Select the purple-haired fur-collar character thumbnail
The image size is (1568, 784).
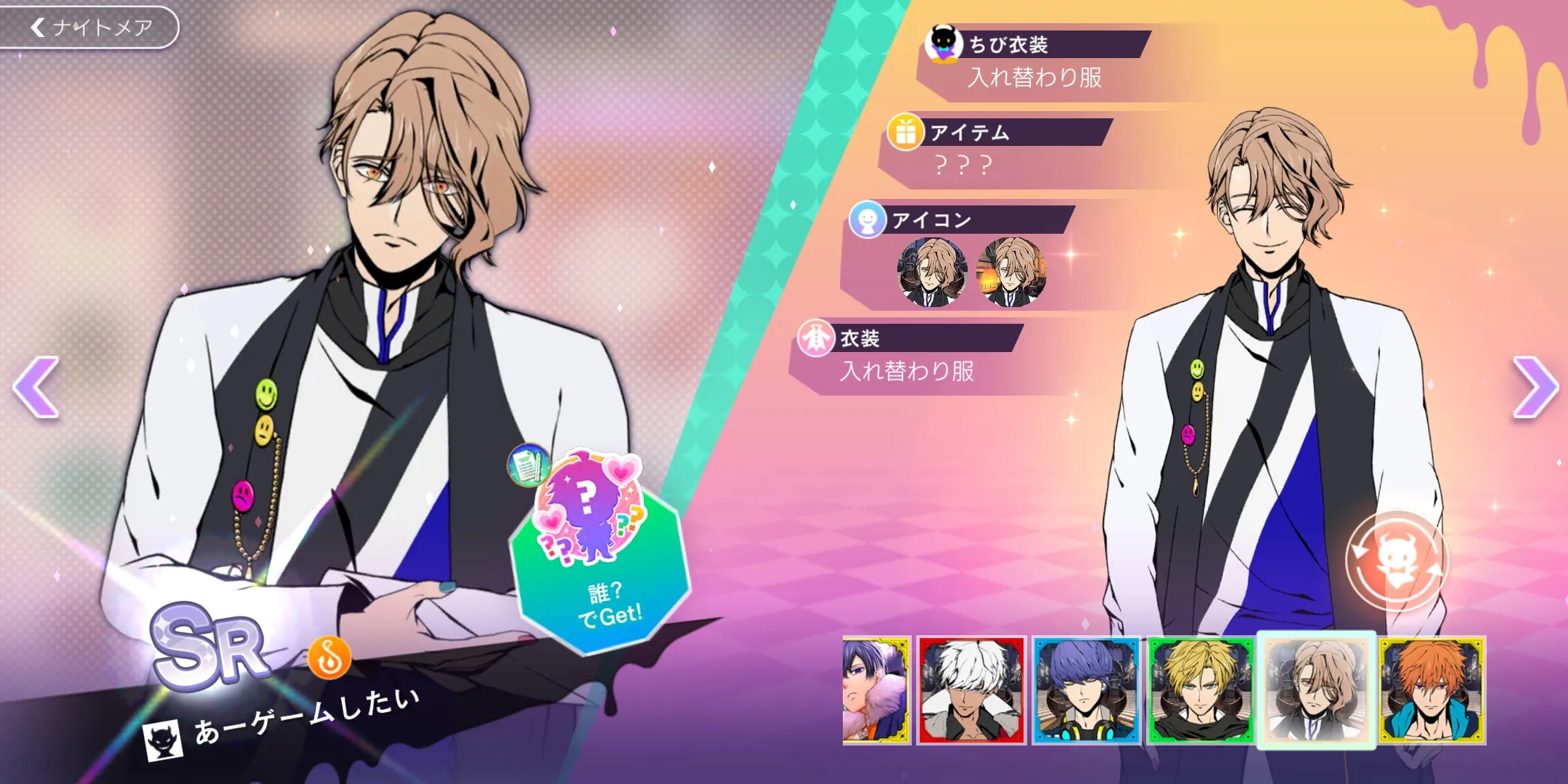[x=876, y=690]
